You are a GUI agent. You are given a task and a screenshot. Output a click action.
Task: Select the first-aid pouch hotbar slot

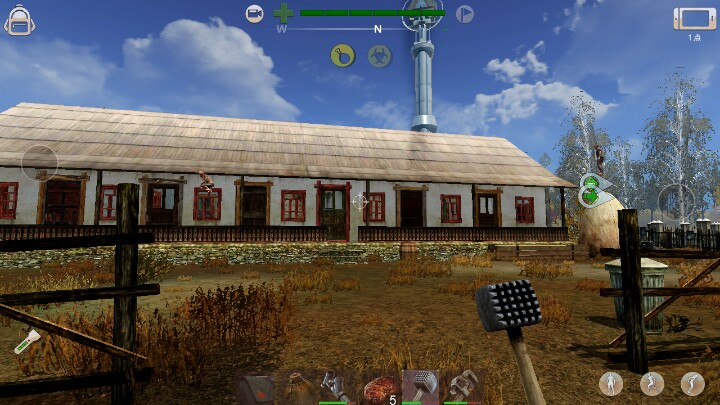click(256, 387)
